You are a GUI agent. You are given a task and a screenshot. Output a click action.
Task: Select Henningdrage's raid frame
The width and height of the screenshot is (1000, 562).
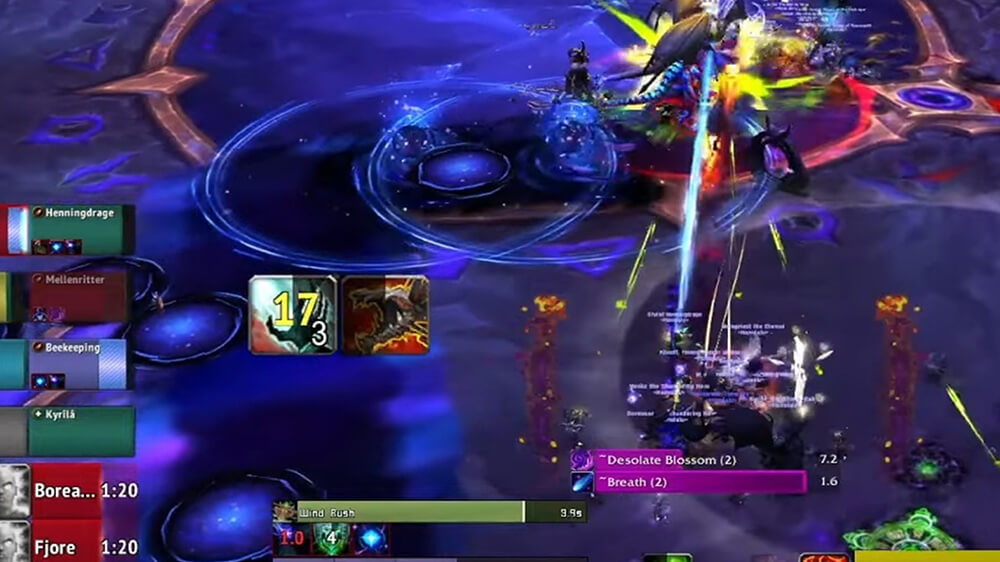(x=78, y=230)
